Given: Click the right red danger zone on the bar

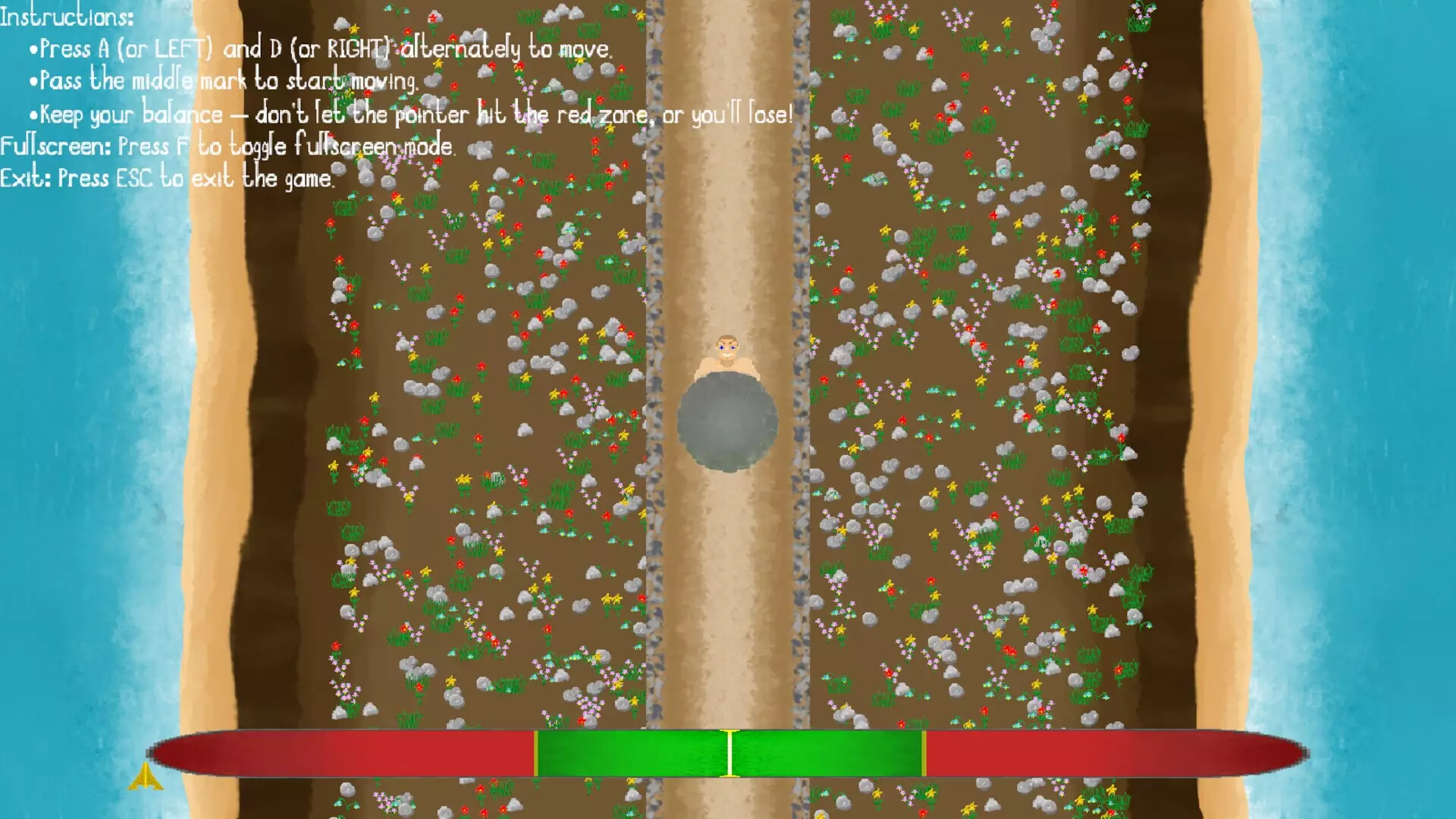Looking at the screenshot, I should pyautogui.click(x=1100, y=753).
